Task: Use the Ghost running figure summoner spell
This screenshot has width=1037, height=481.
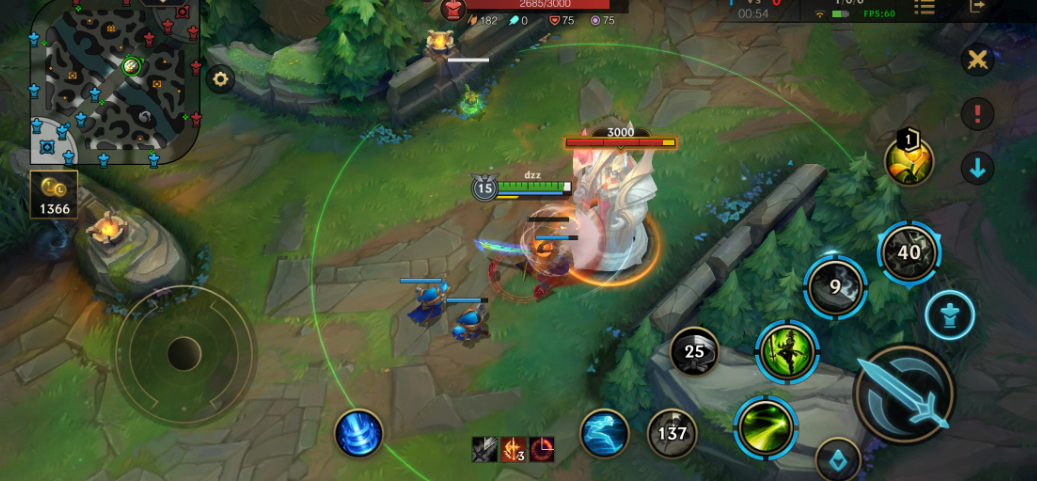Action: [604, 433]
